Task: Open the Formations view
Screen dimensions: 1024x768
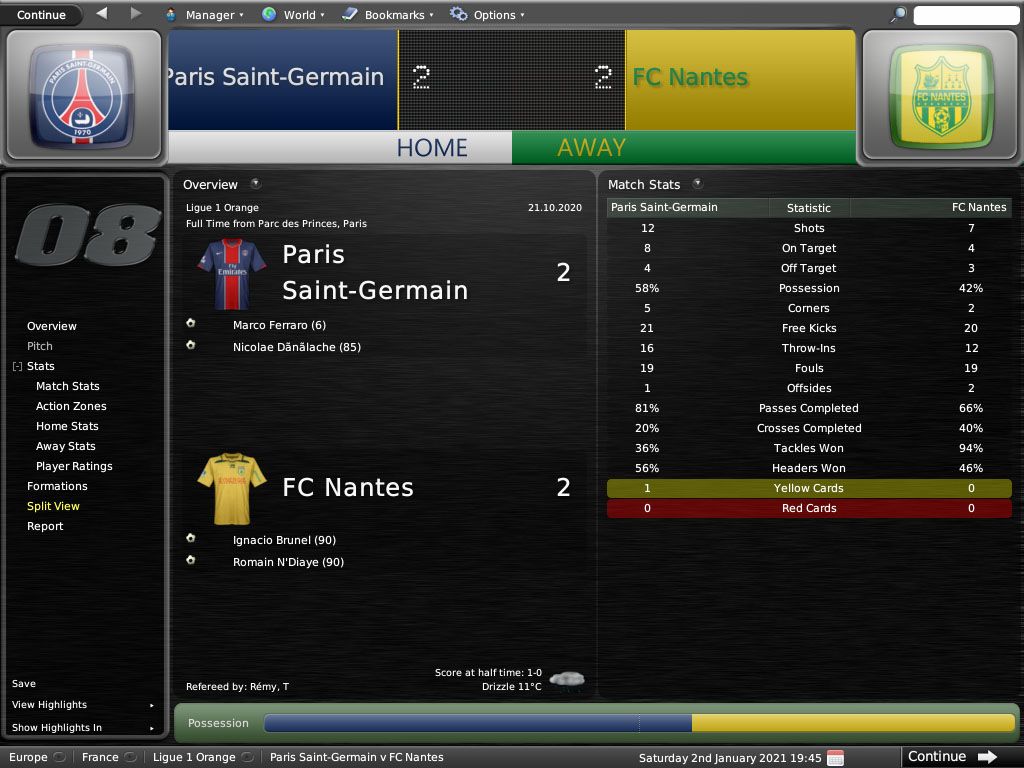Action: click(57, 486)
